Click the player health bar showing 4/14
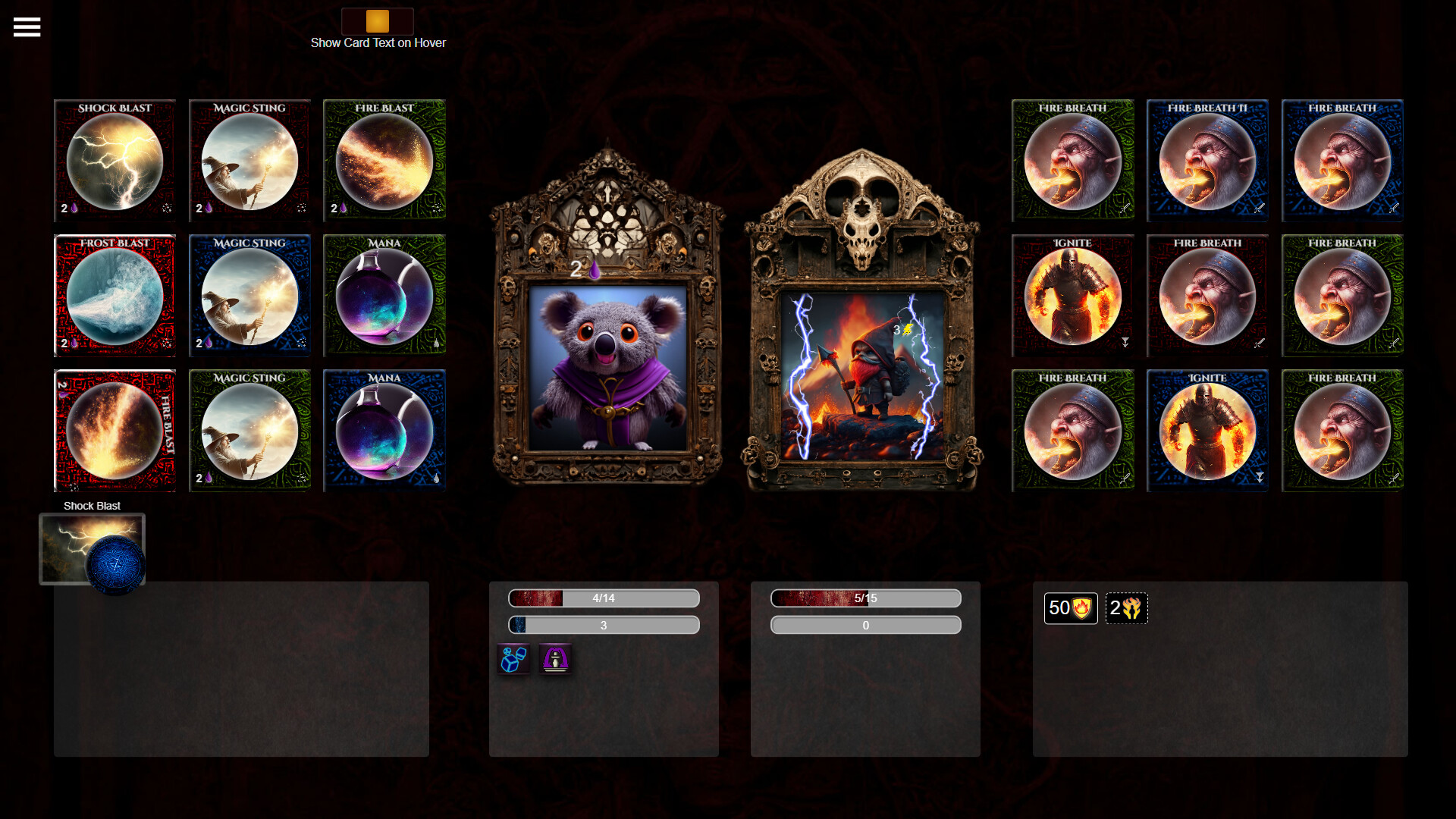1456x819 pixels. coord(603,598)
